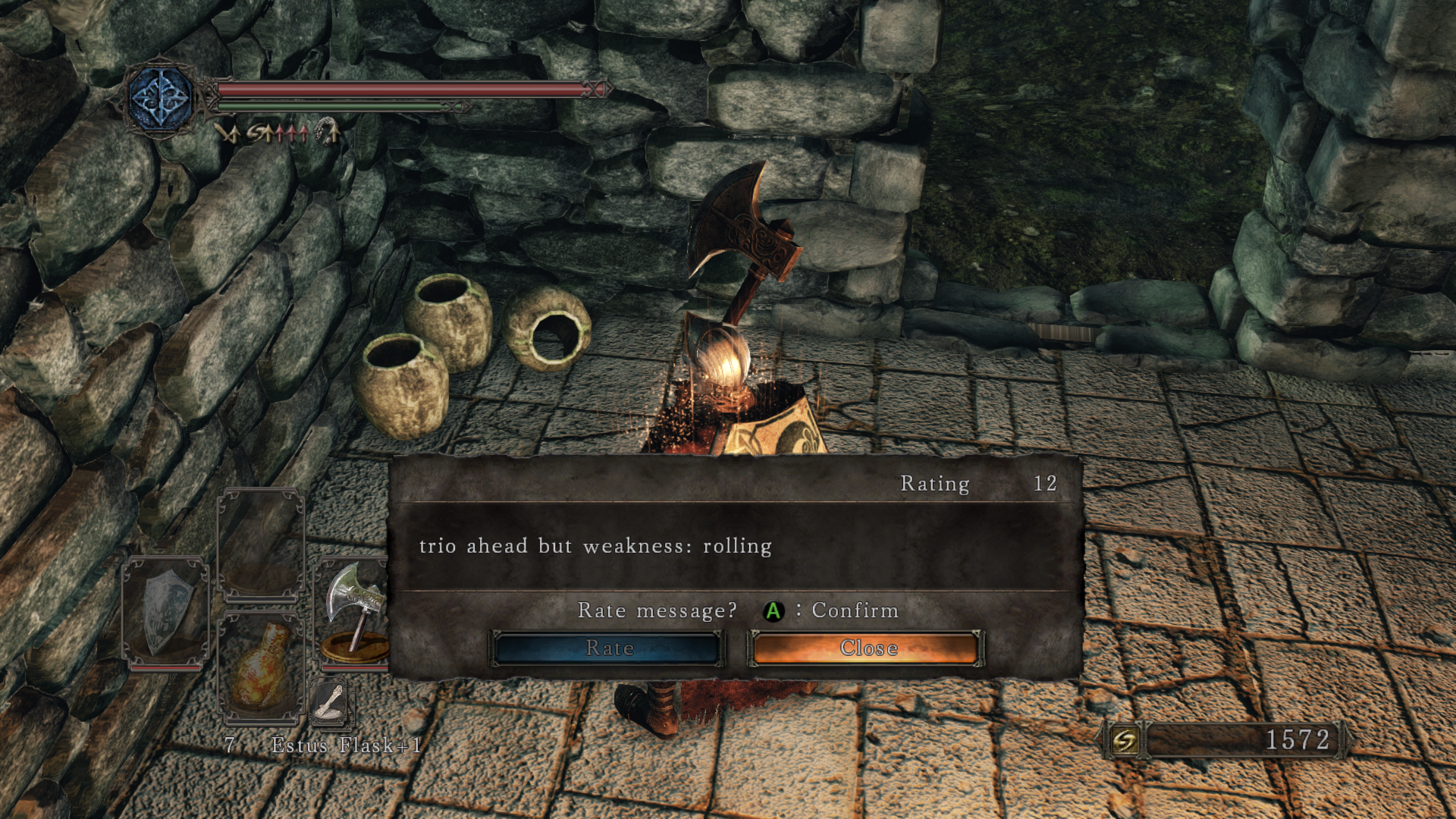The image size is (1456, 819).
Task: Rate the player message
Action: 608,648
